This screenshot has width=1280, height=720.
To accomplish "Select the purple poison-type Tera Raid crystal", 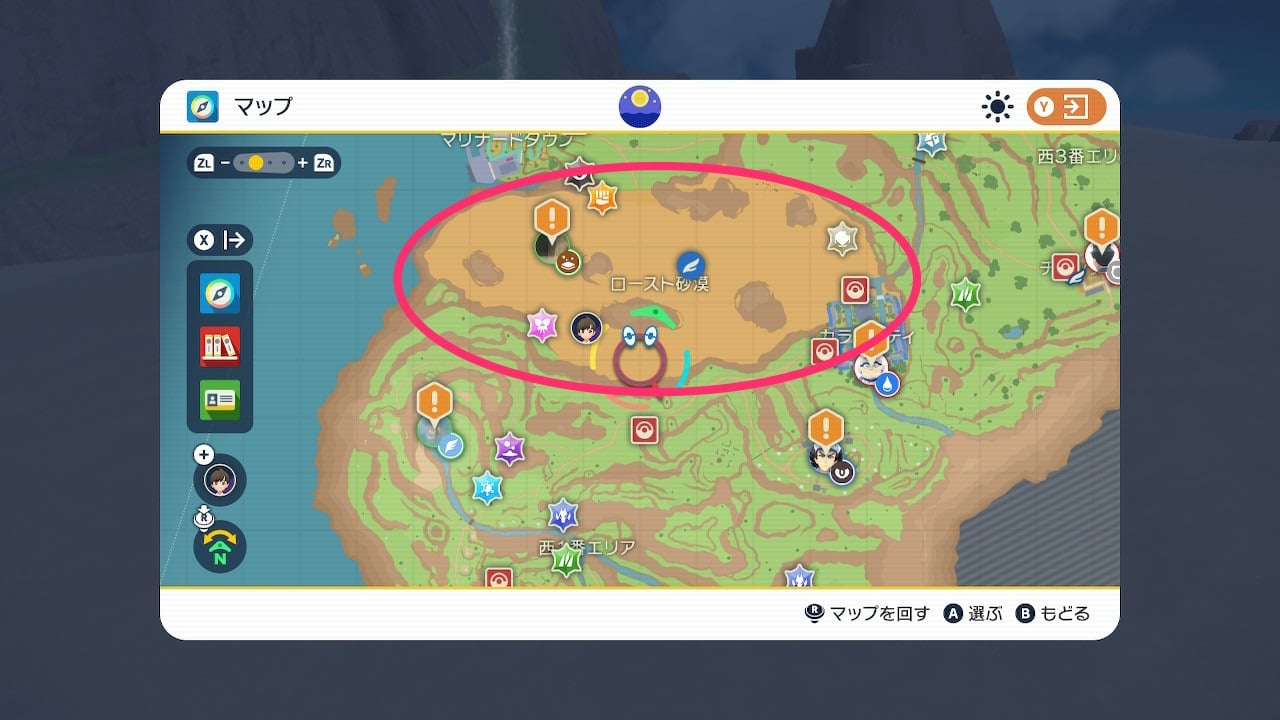I will 510,448.
